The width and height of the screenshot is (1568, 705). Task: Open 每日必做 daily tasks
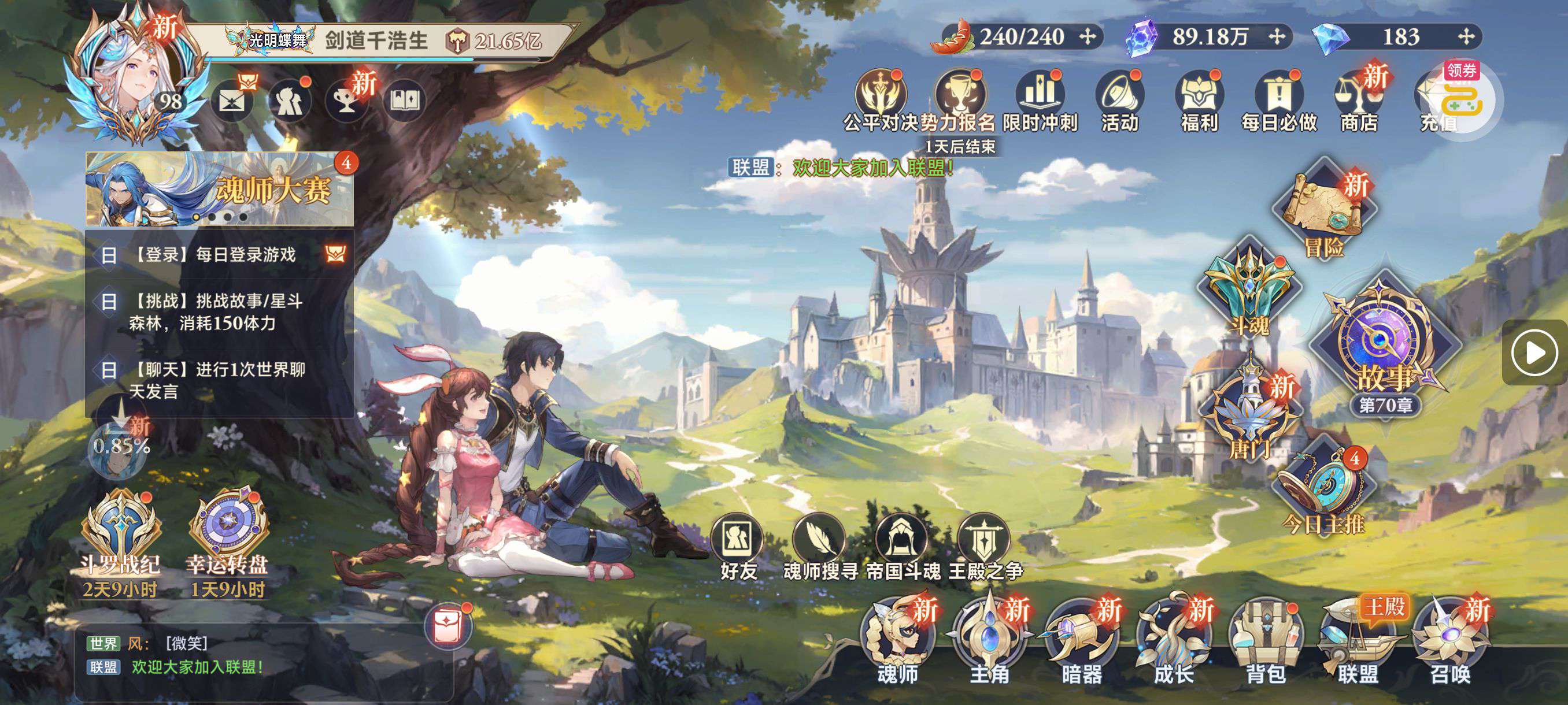pos(1279,101)
